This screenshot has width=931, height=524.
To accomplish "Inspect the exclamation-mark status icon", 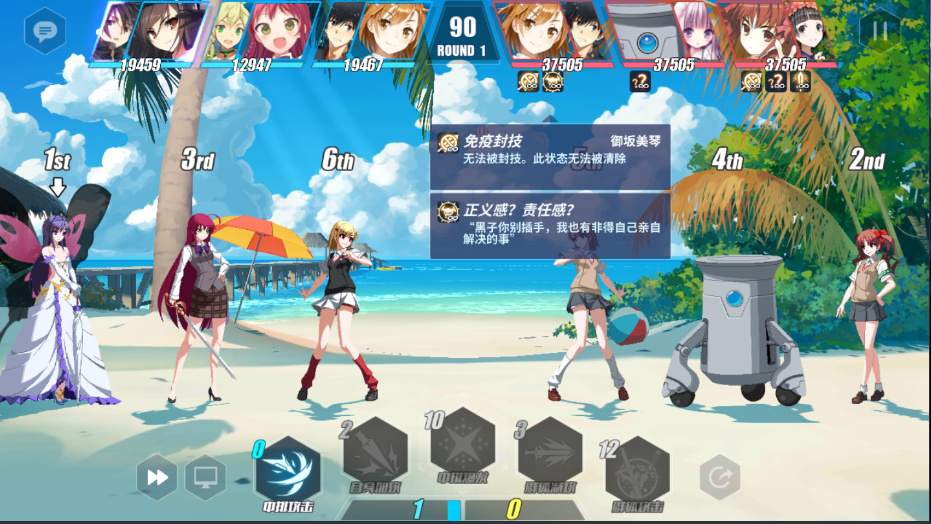I will pos(800,81).
